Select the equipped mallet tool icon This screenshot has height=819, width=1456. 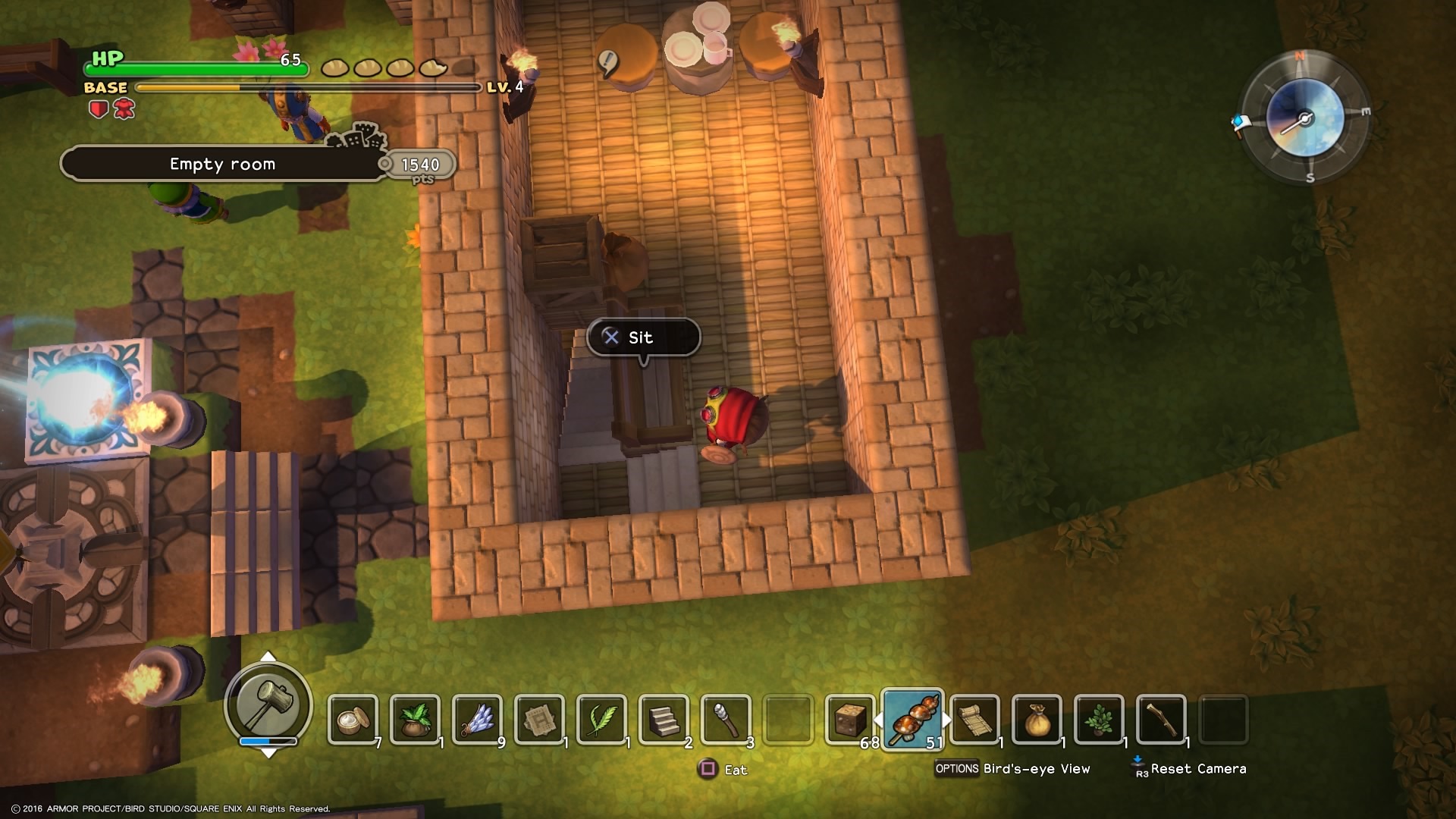coord(268,703)
